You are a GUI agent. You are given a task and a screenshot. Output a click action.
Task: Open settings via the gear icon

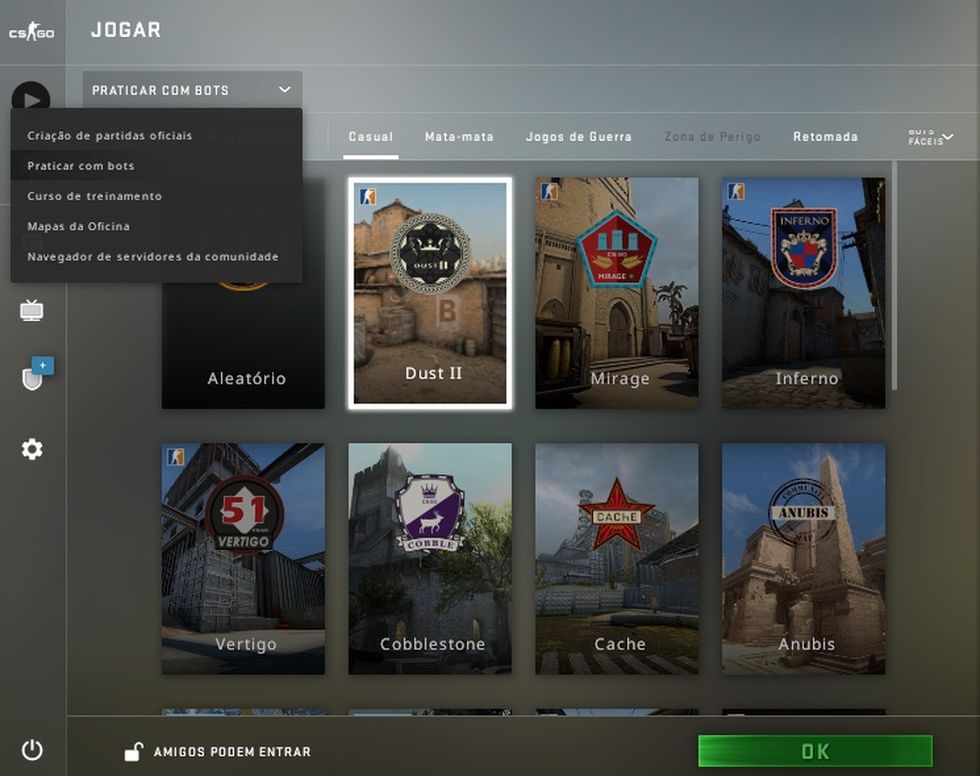(x=32, y=450)
